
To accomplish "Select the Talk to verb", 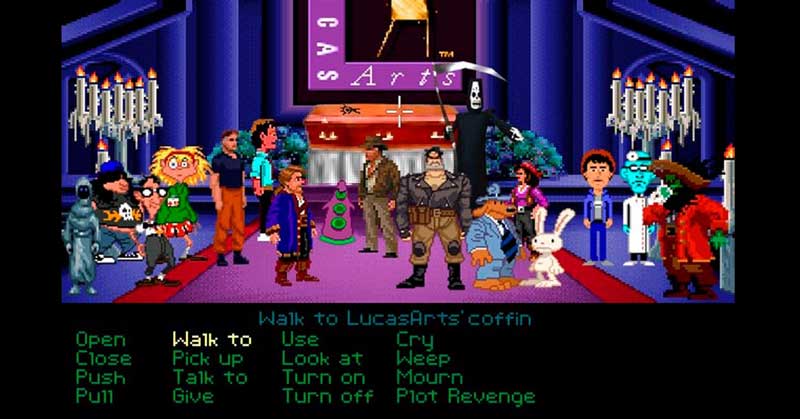I will [x=209, y=377].
